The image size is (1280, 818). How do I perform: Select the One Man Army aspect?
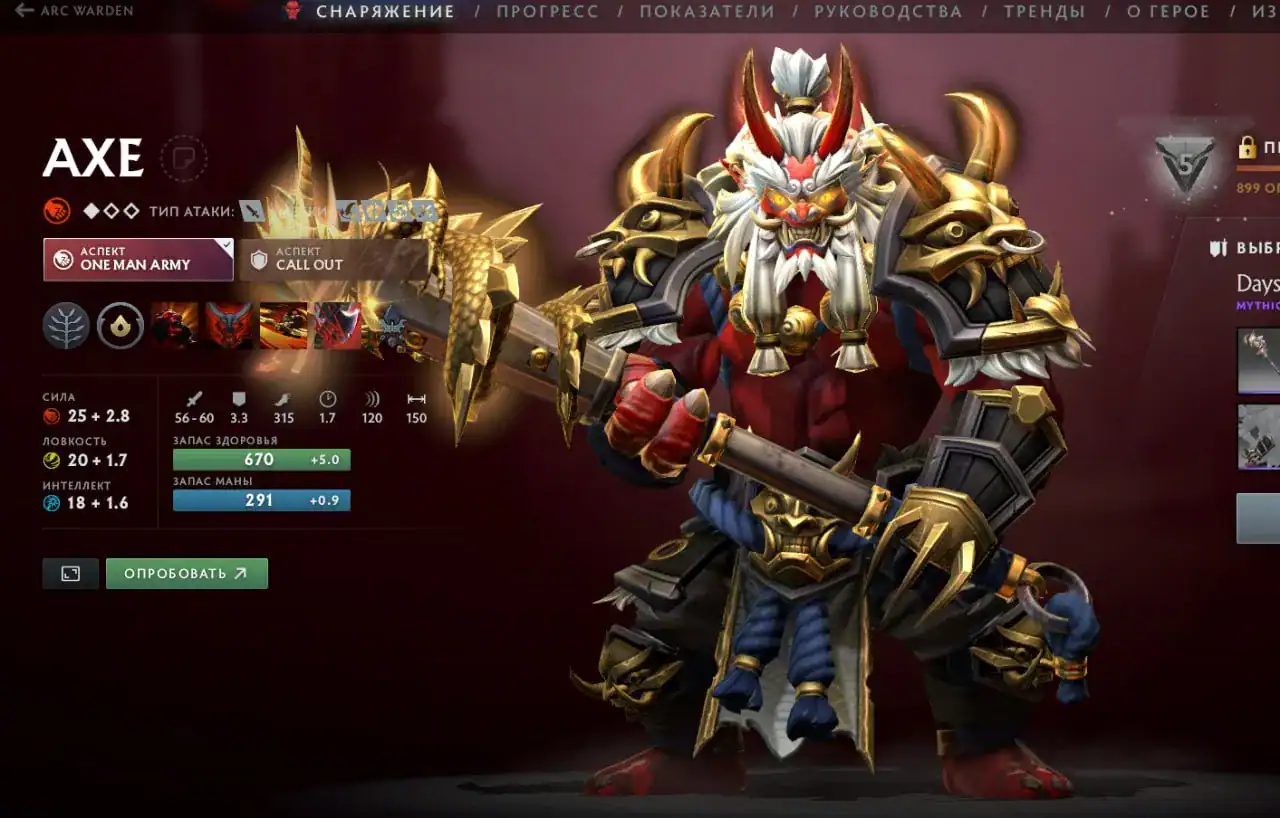(138, 259)
